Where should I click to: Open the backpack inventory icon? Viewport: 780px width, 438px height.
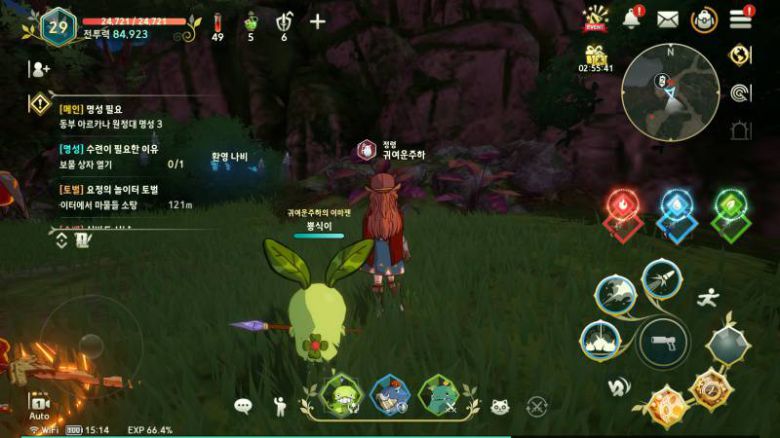705,19
